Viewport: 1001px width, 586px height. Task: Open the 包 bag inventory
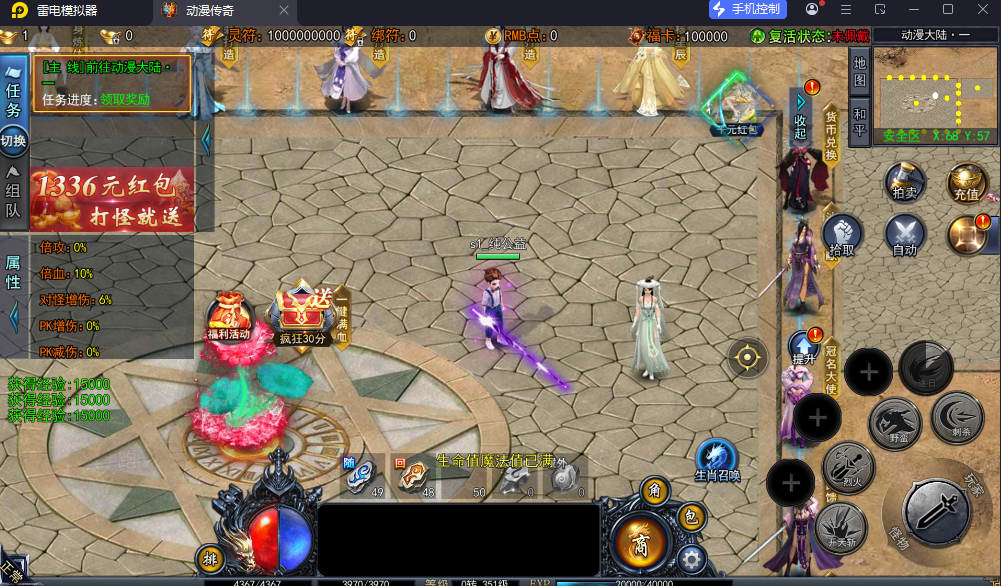pyautogui.click(x=690, y=517)
